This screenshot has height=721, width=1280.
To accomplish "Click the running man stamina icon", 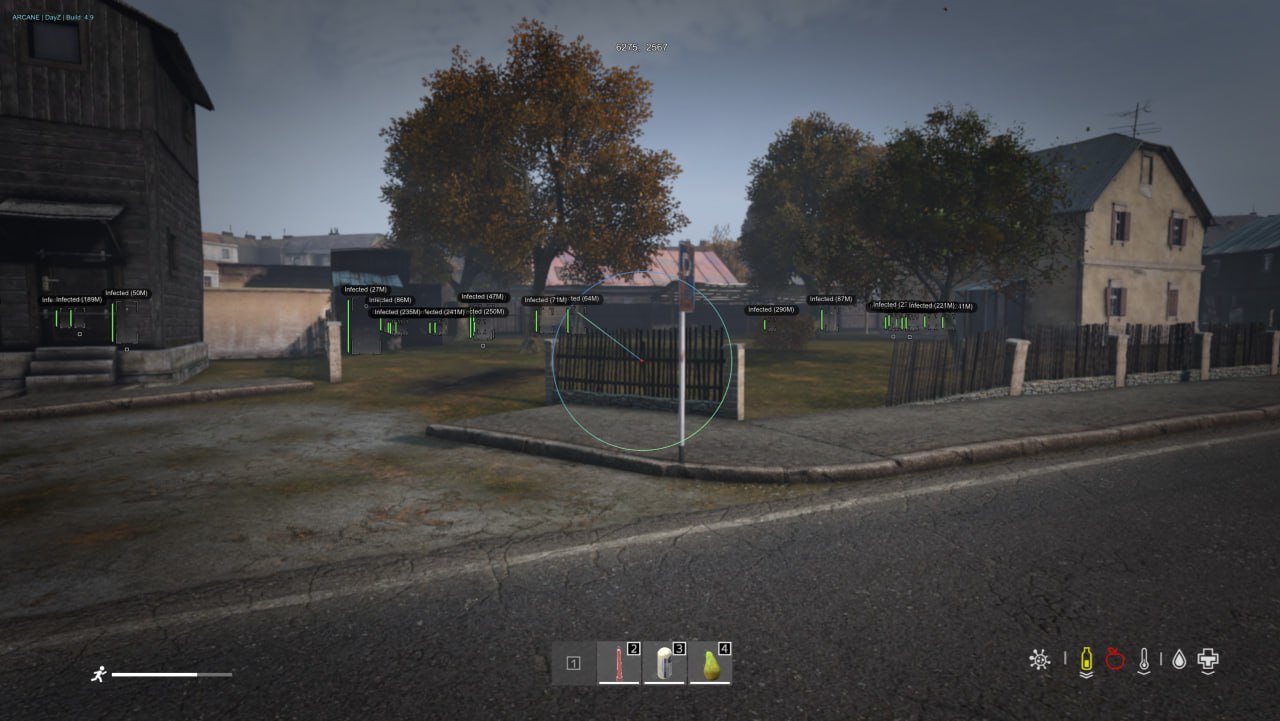I will pos(97,673).
